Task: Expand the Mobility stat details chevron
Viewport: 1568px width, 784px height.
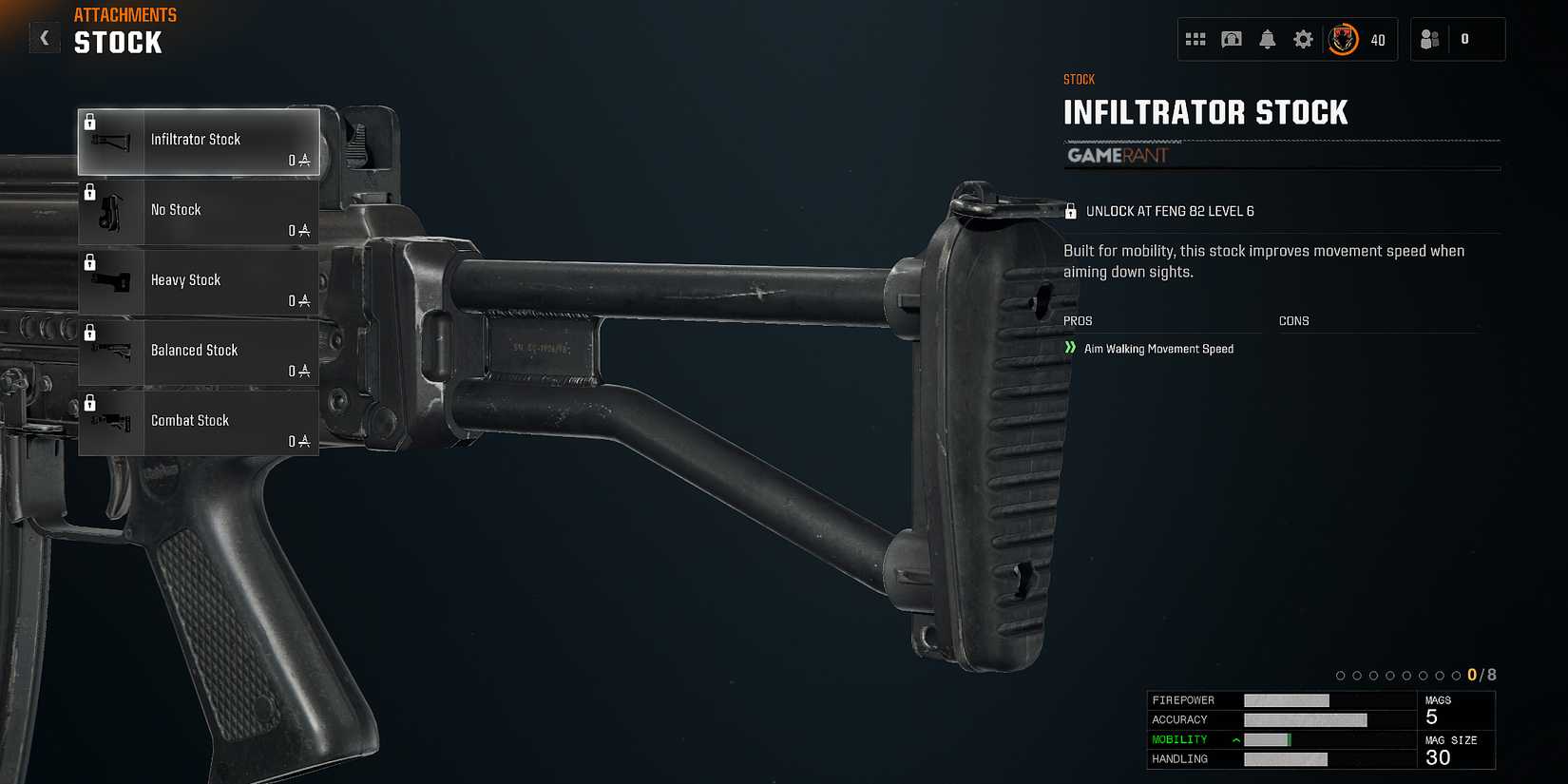Action: pyautogui.click(x=1235, y=738)
